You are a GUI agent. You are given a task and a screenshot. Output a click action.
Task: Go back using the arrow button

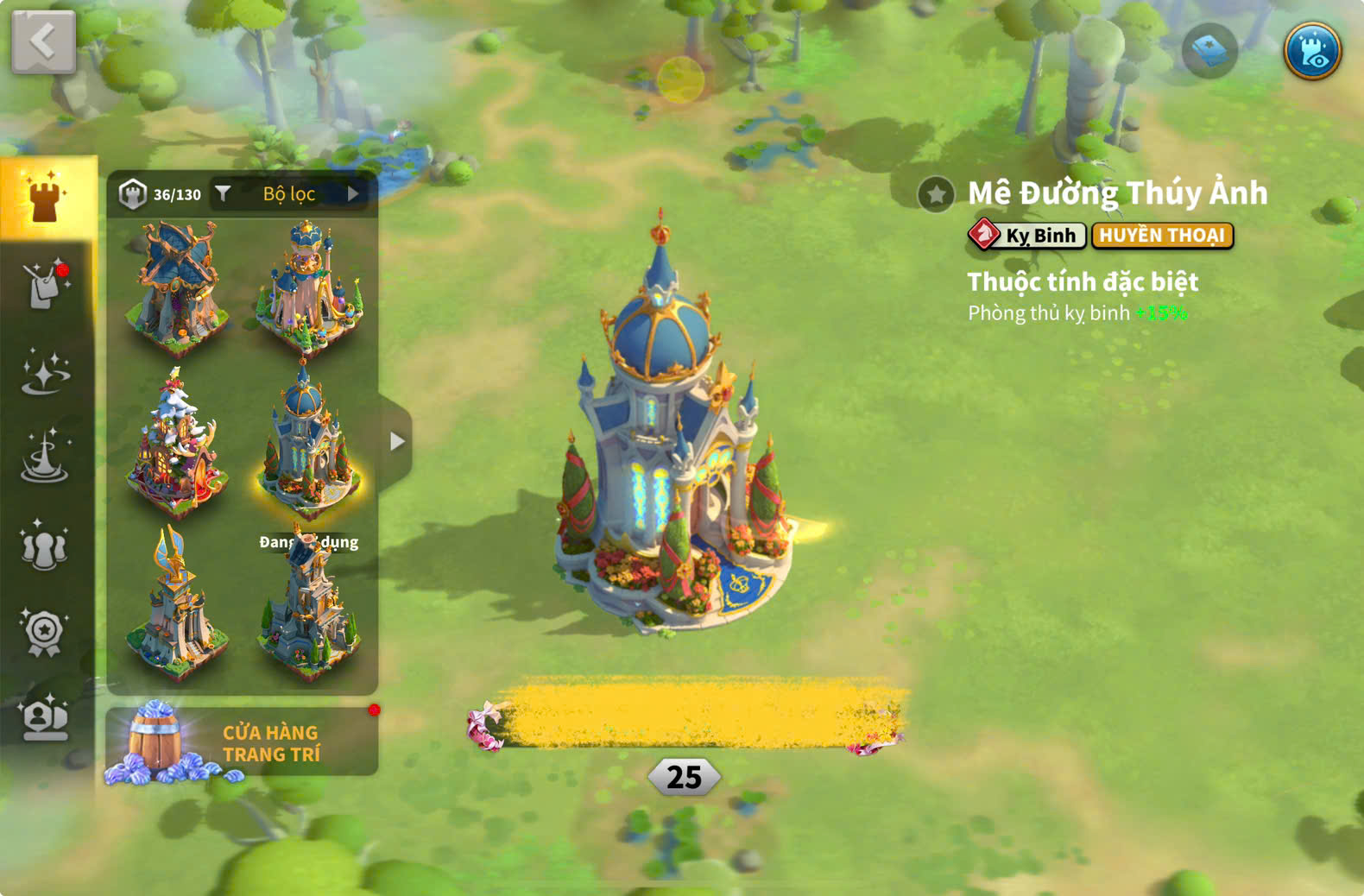43,41
